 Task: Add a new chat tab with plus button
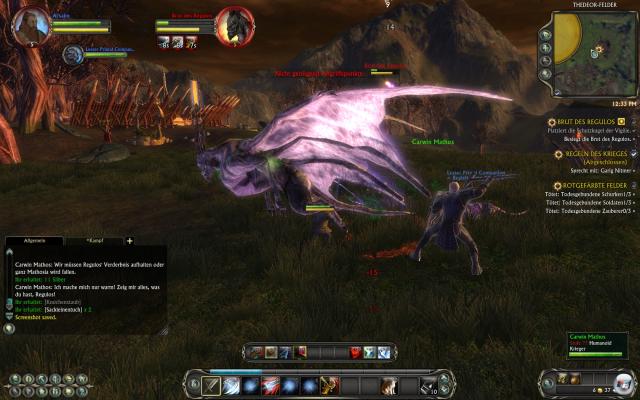click(x=129, y=241)
